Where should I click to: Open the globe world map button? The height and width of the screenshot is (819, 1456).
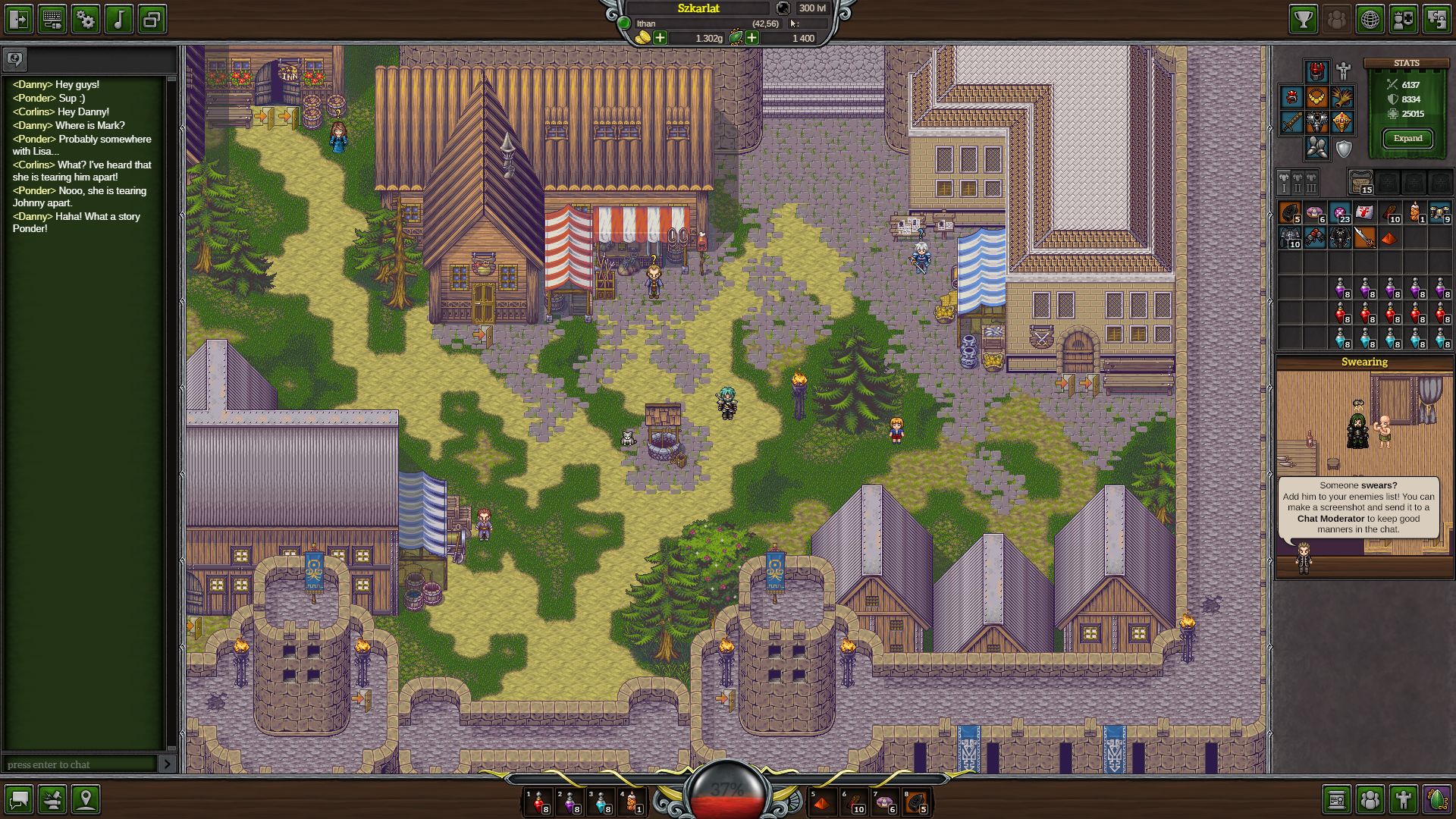click(1370, 19)
